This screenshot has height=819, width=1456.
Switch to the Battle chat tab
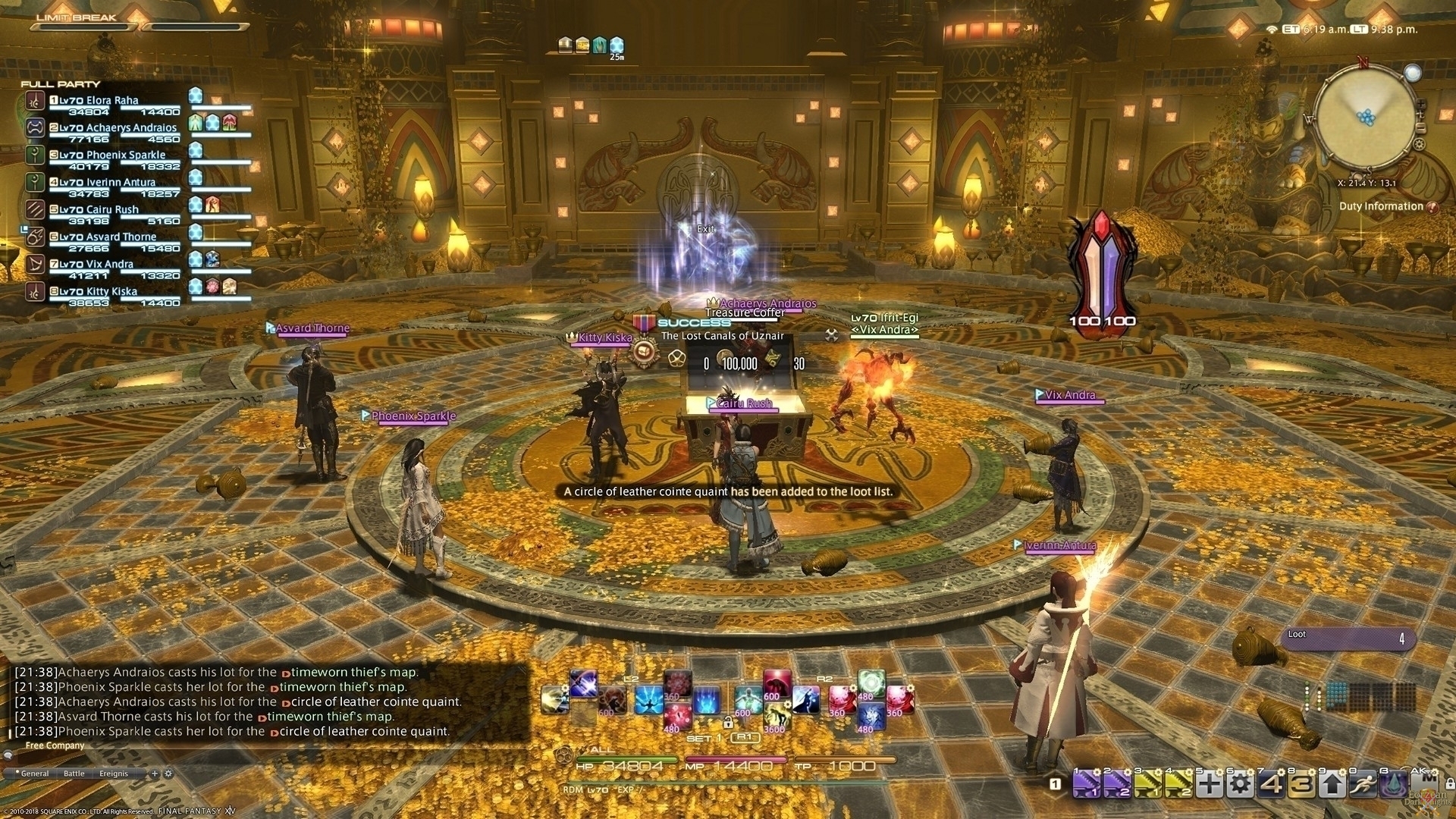pos(74,773)
